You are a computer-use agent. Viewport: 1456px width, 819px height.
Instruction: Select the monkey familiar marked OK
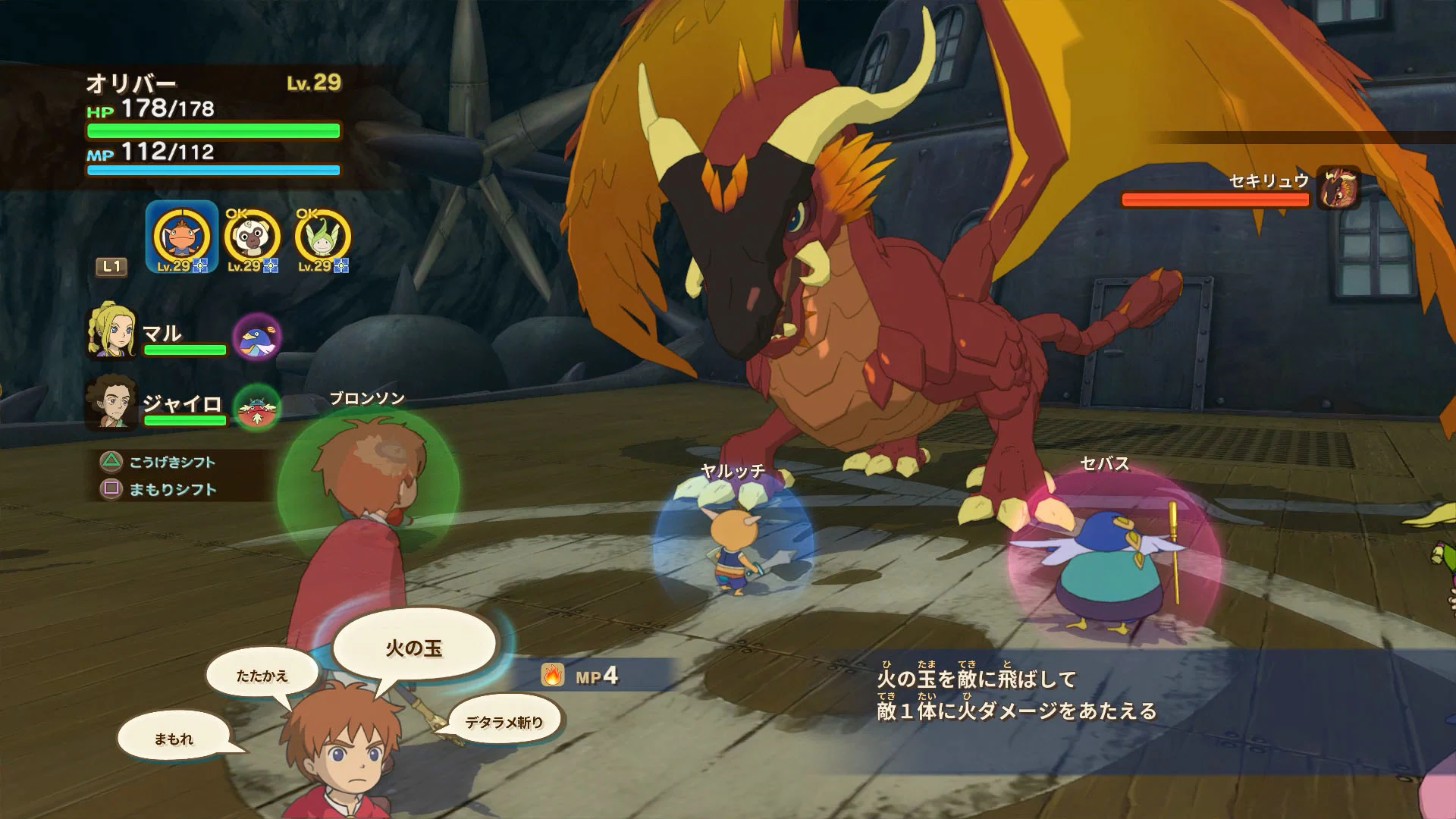tap(250, 237)
